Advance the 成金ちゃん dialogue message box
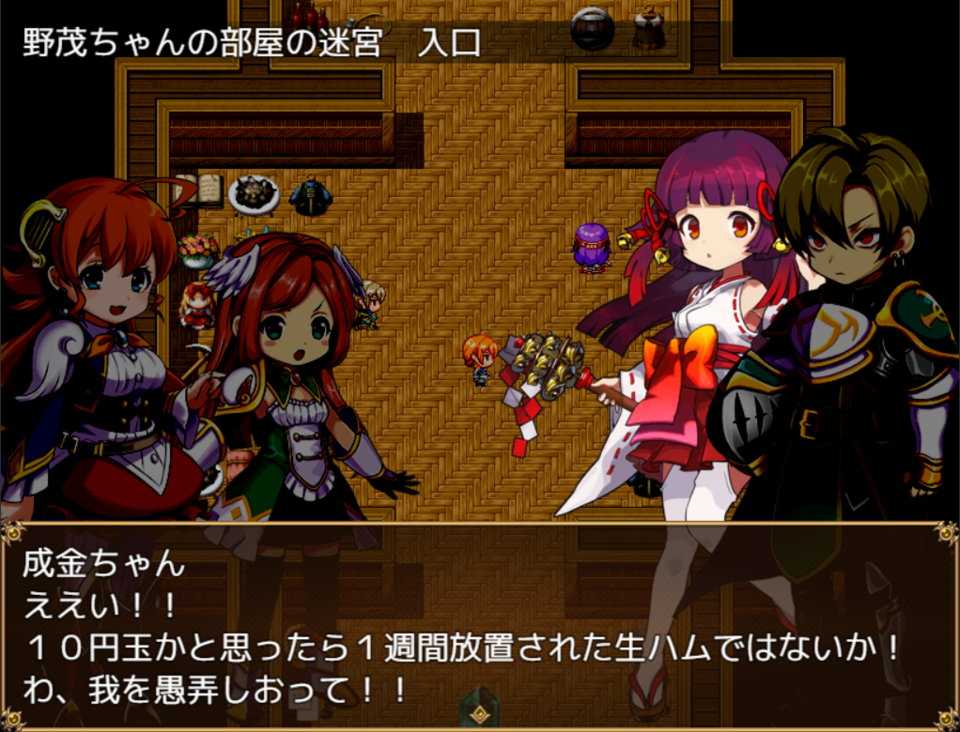Screen dimensions: 960x732 click(x=479, y=626)
